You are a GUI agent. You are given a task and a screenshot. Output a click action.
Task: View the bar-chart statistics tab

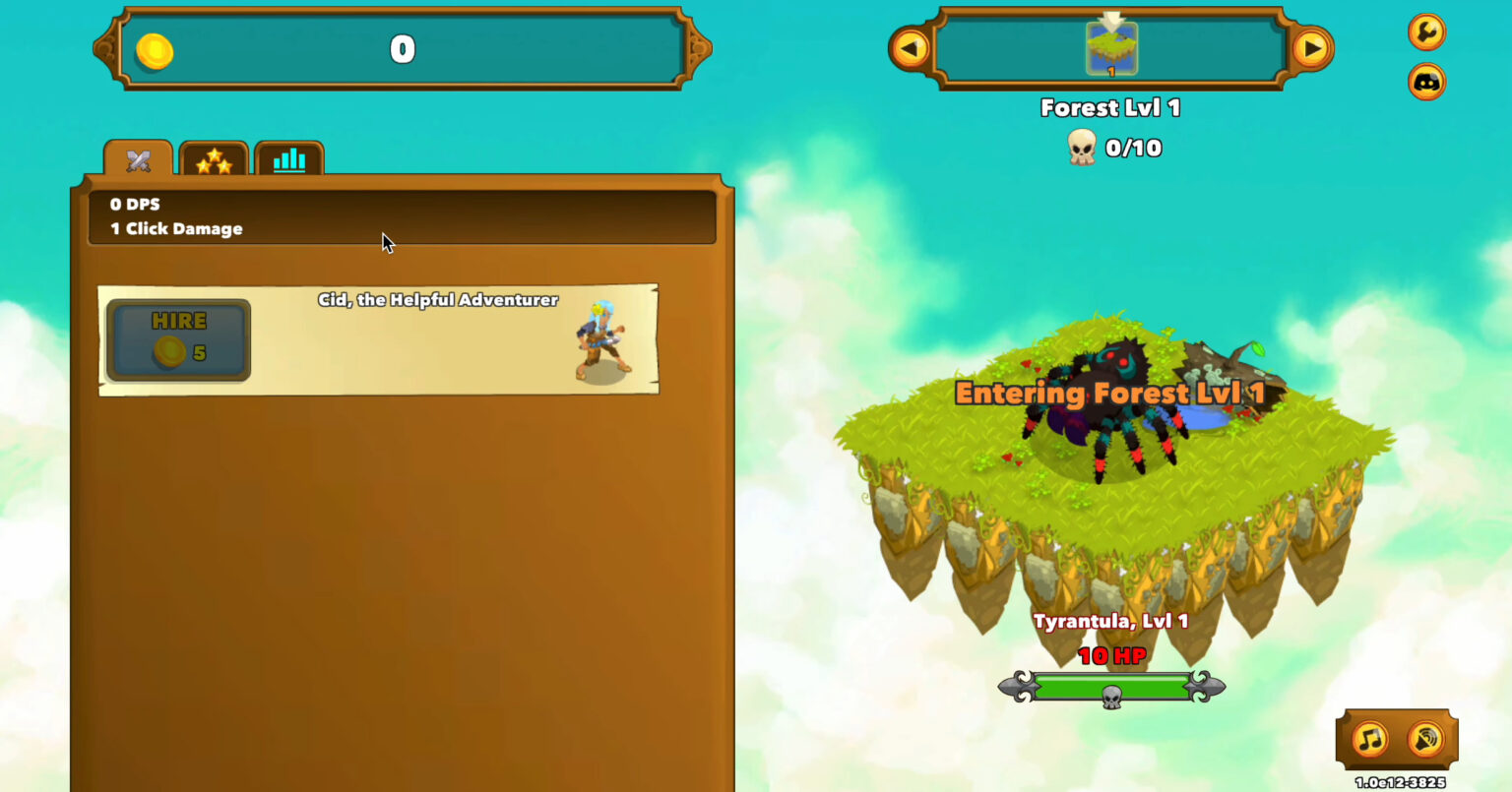point(289,159)
